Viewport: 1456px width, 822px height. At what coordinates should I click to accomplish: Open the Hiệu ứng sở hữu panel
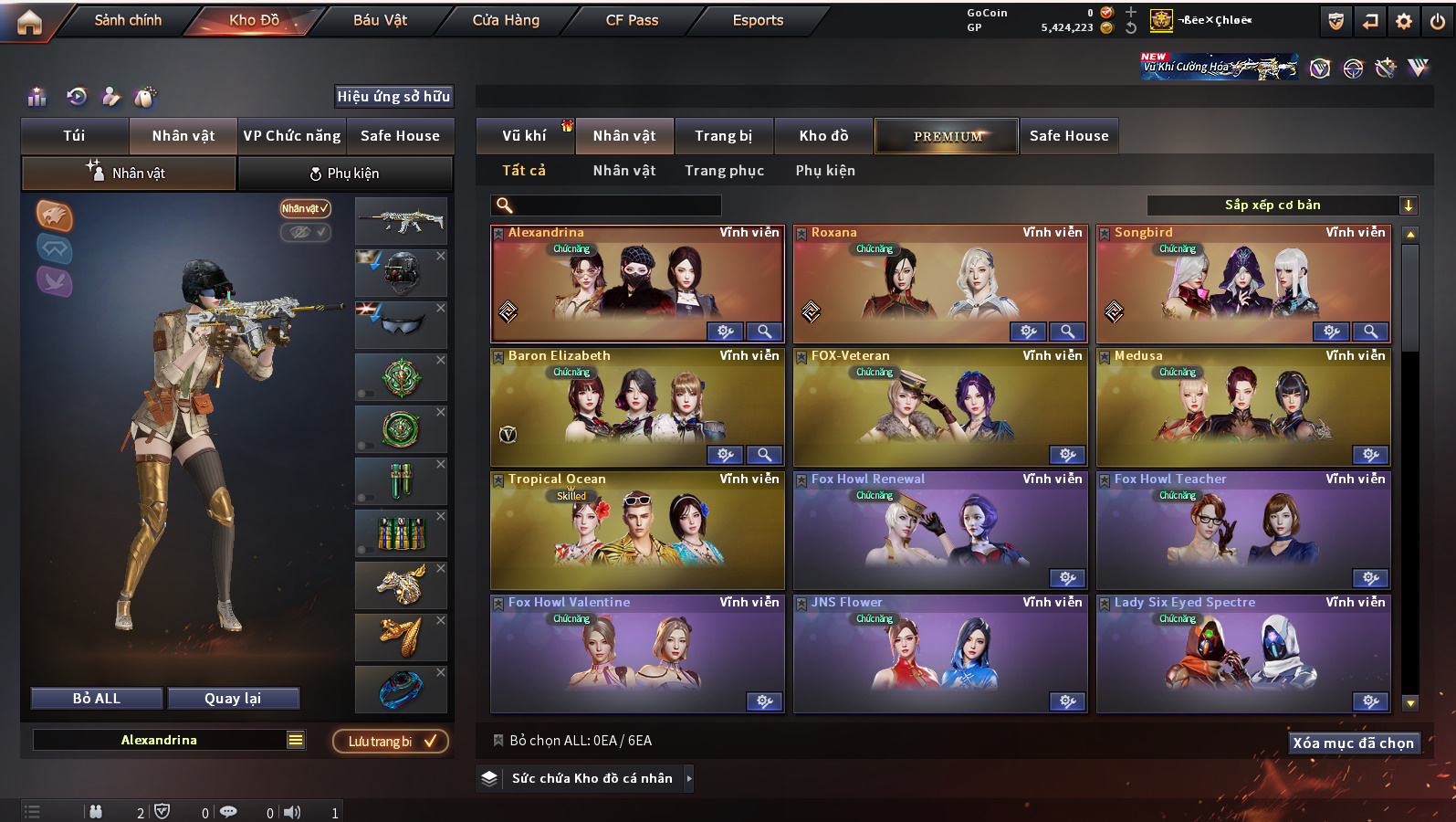point(393,97)
